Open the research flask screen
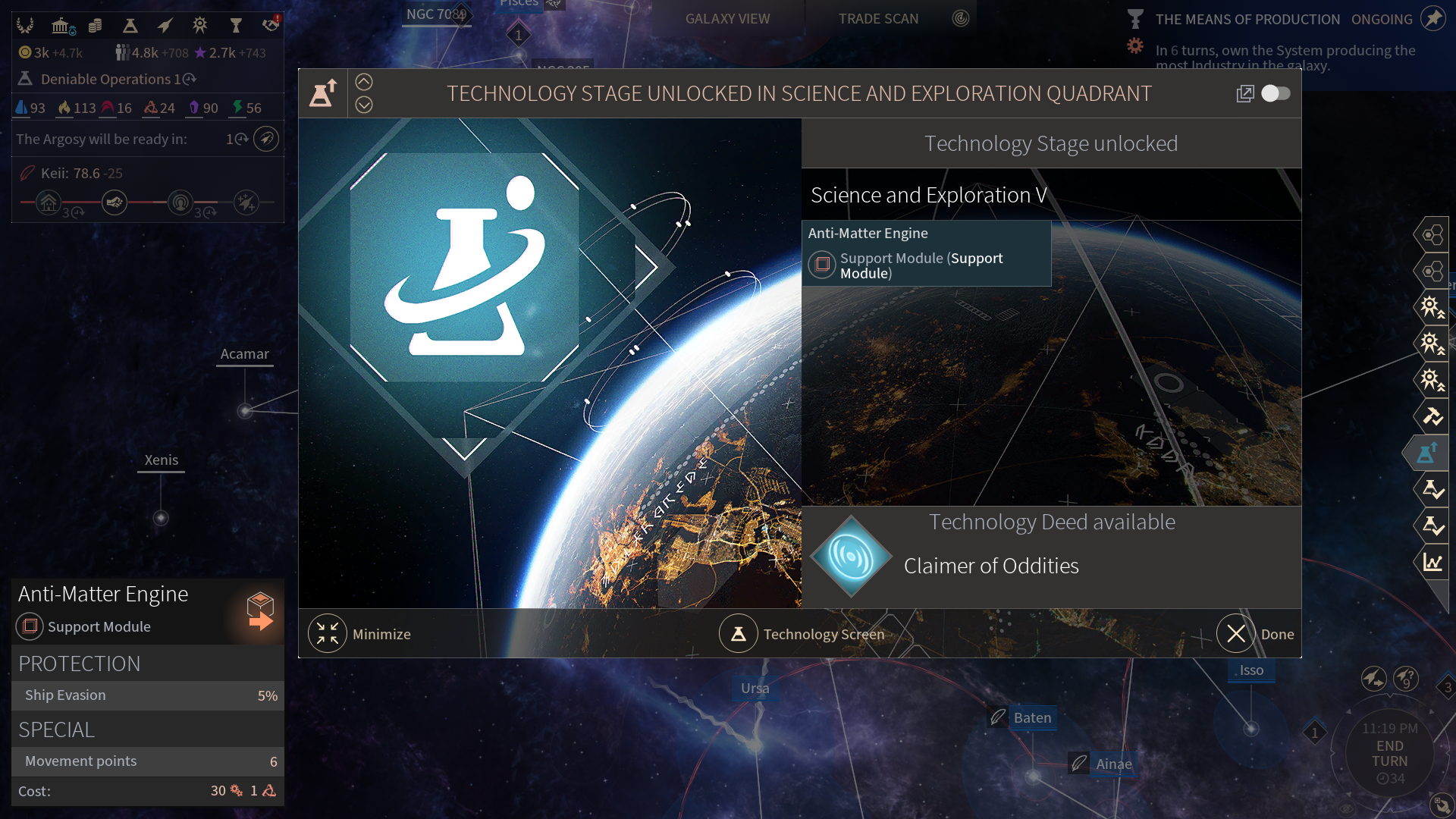This screenshot has width=1456, height=819. pyautogui.click(x=130, y=26)
